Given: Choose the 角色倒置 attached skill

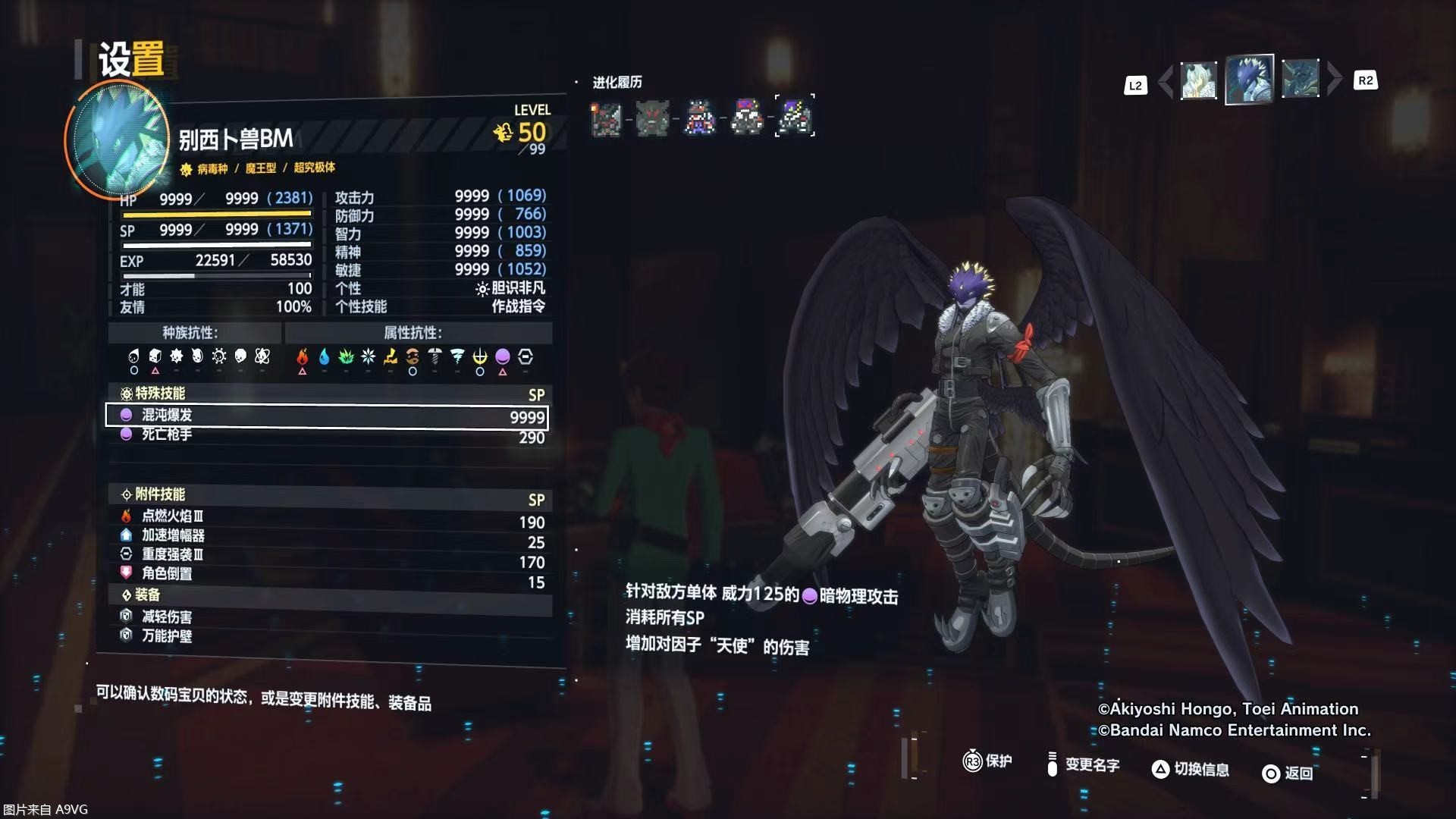Looking at the screenshot, I should 326,574.
